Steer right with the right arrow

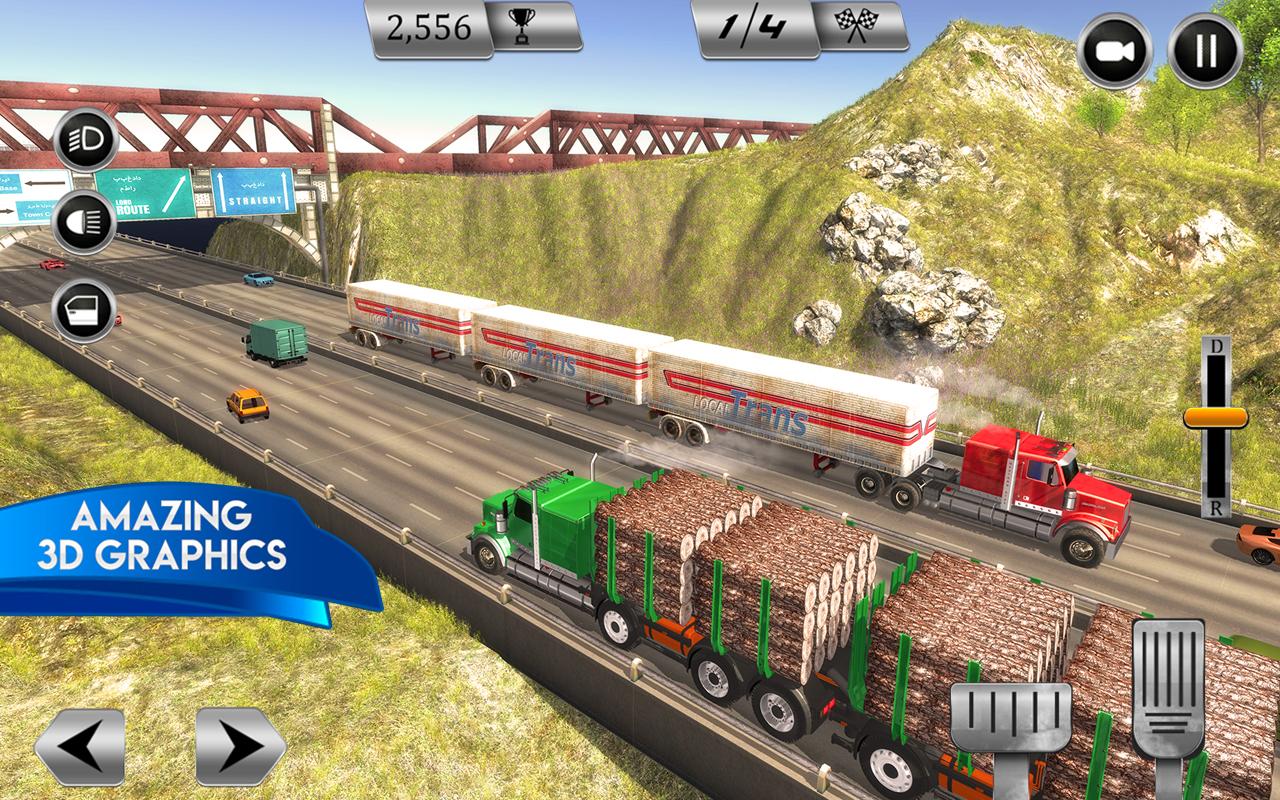click(240, 747)
